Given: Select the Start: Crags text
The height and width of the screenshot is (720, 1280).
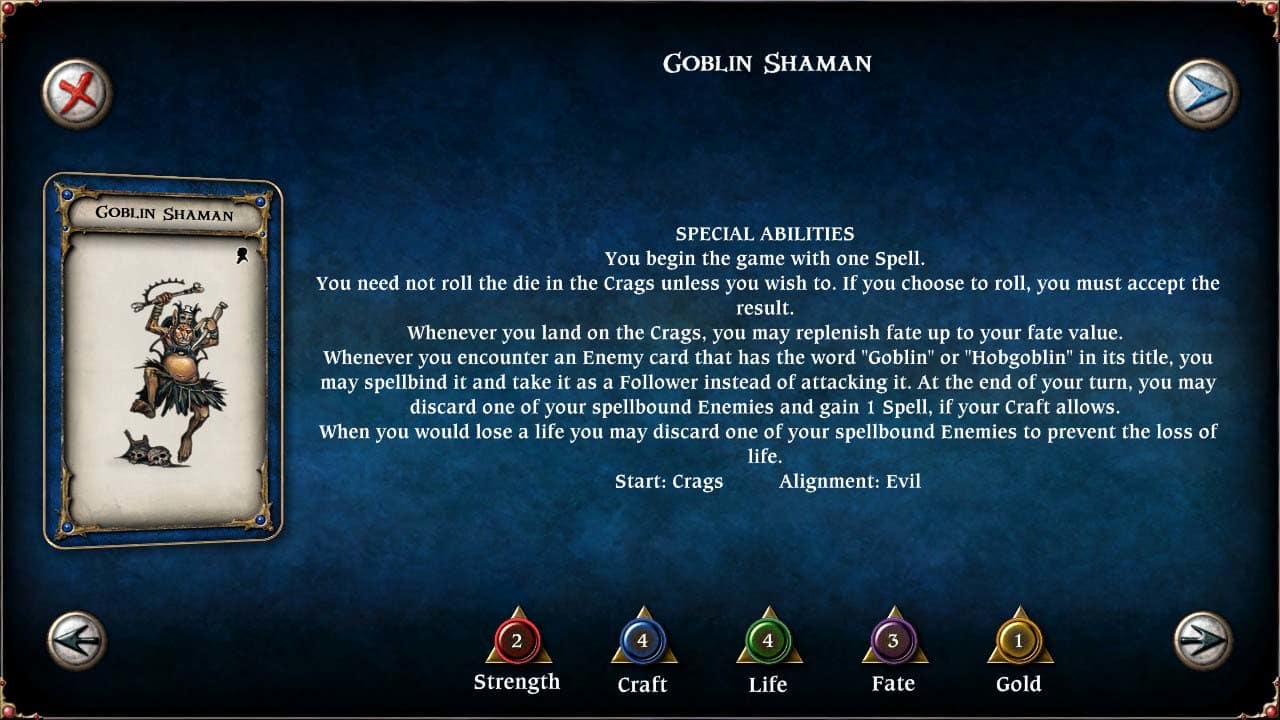Looking at the screenshot, I should 668,481.
